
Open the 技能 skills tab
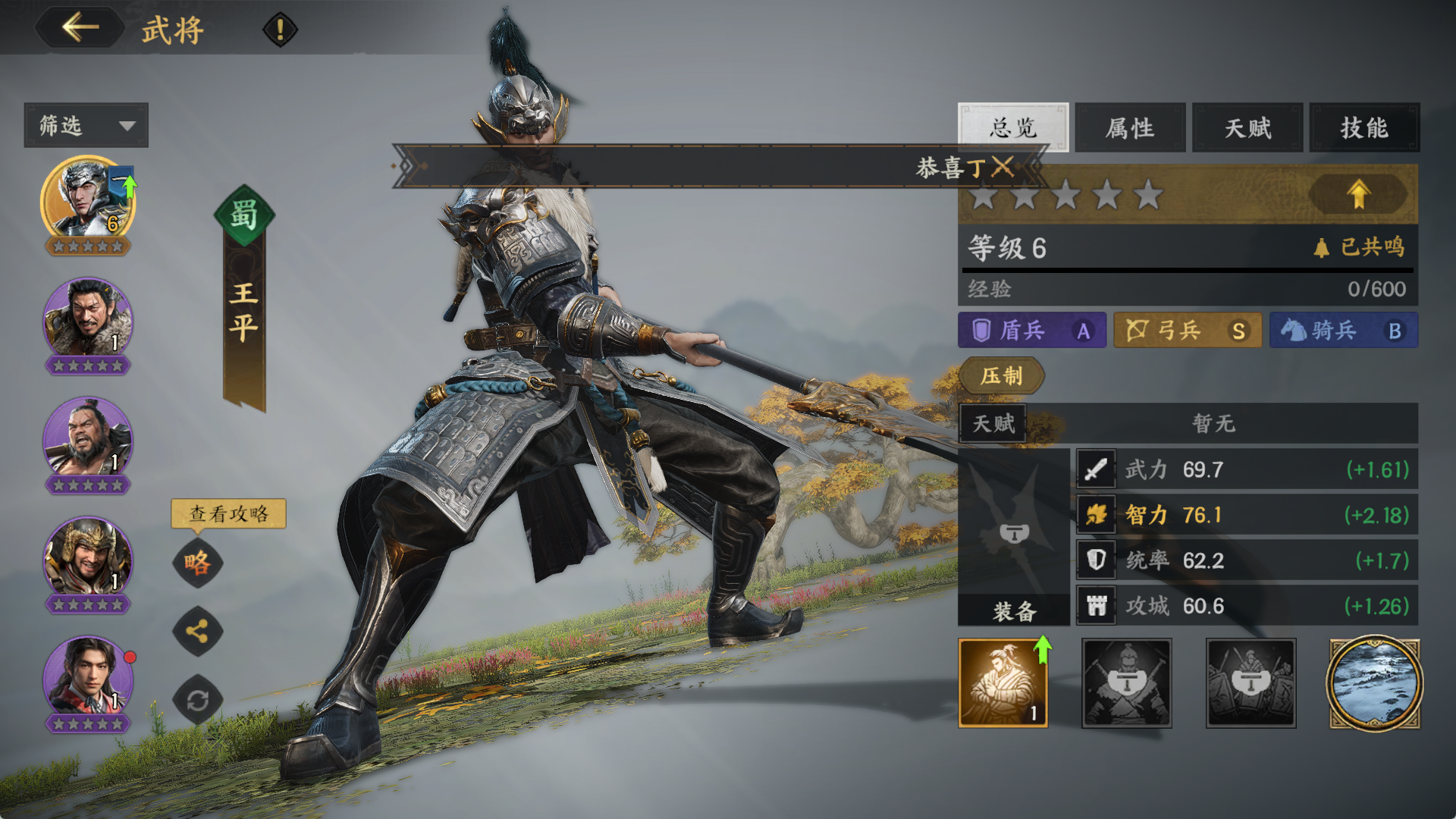point(1364,127)
